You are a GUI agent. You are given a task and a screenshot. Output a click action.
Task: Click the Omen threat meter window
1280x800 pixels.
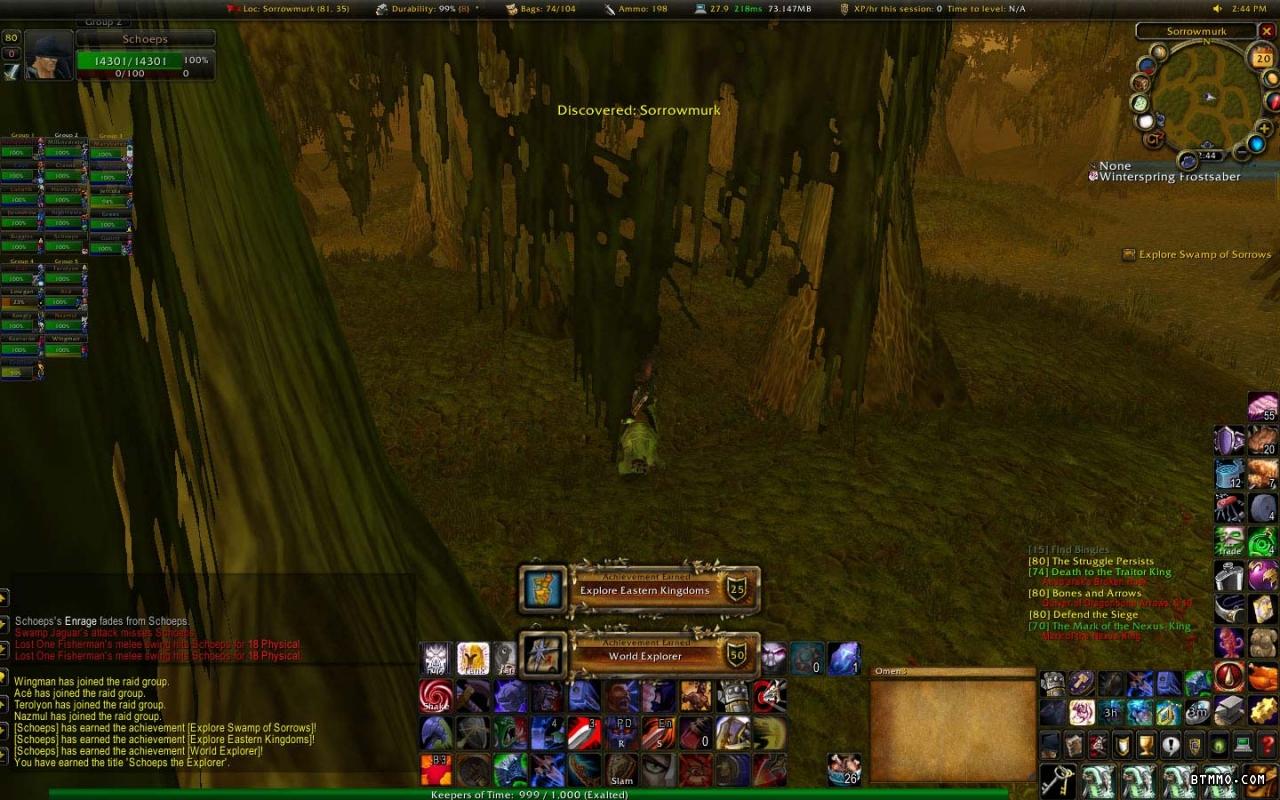(952, 723)
